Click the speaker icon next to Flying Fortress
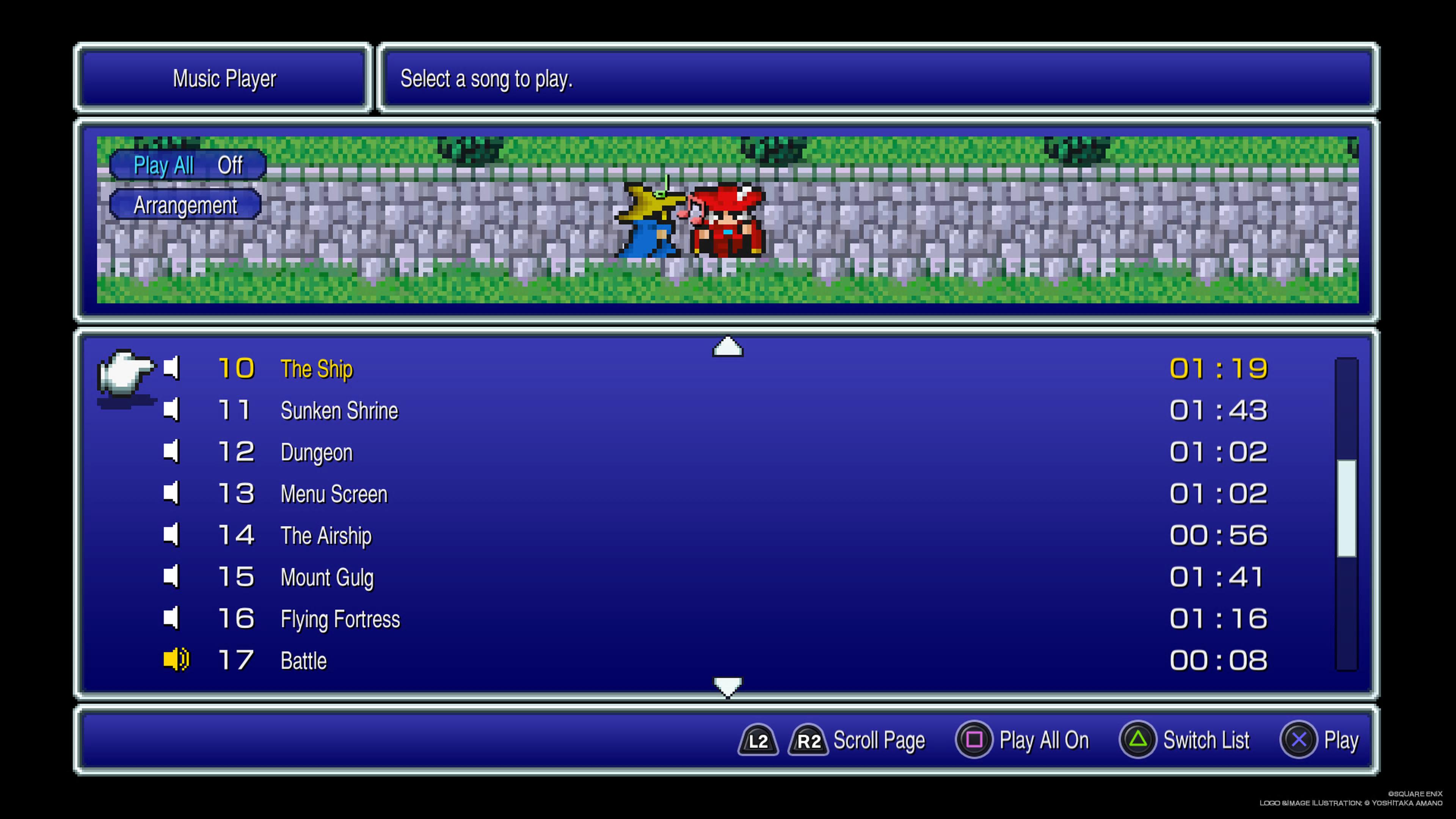Viewport: 1456px width, 819px height. click(171, 618)
